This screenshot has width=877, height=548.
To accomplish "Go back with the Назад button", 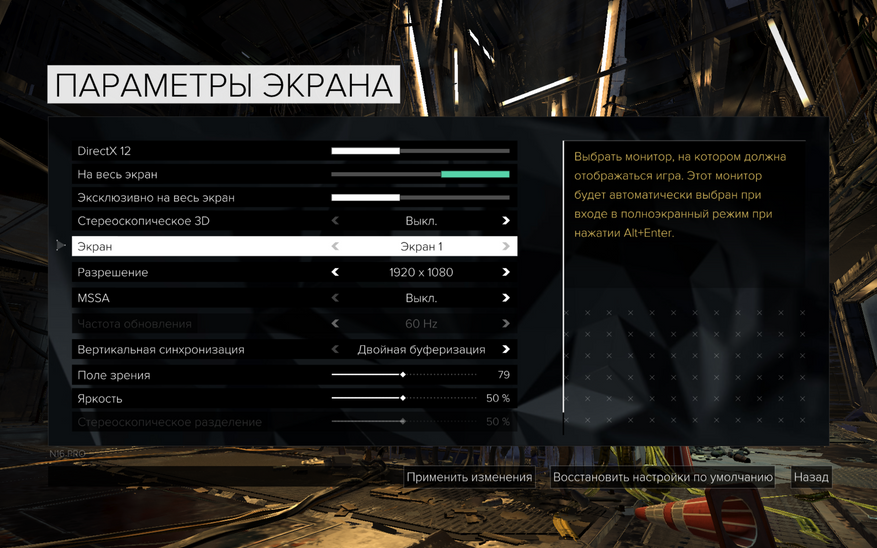I will point(811,478).
